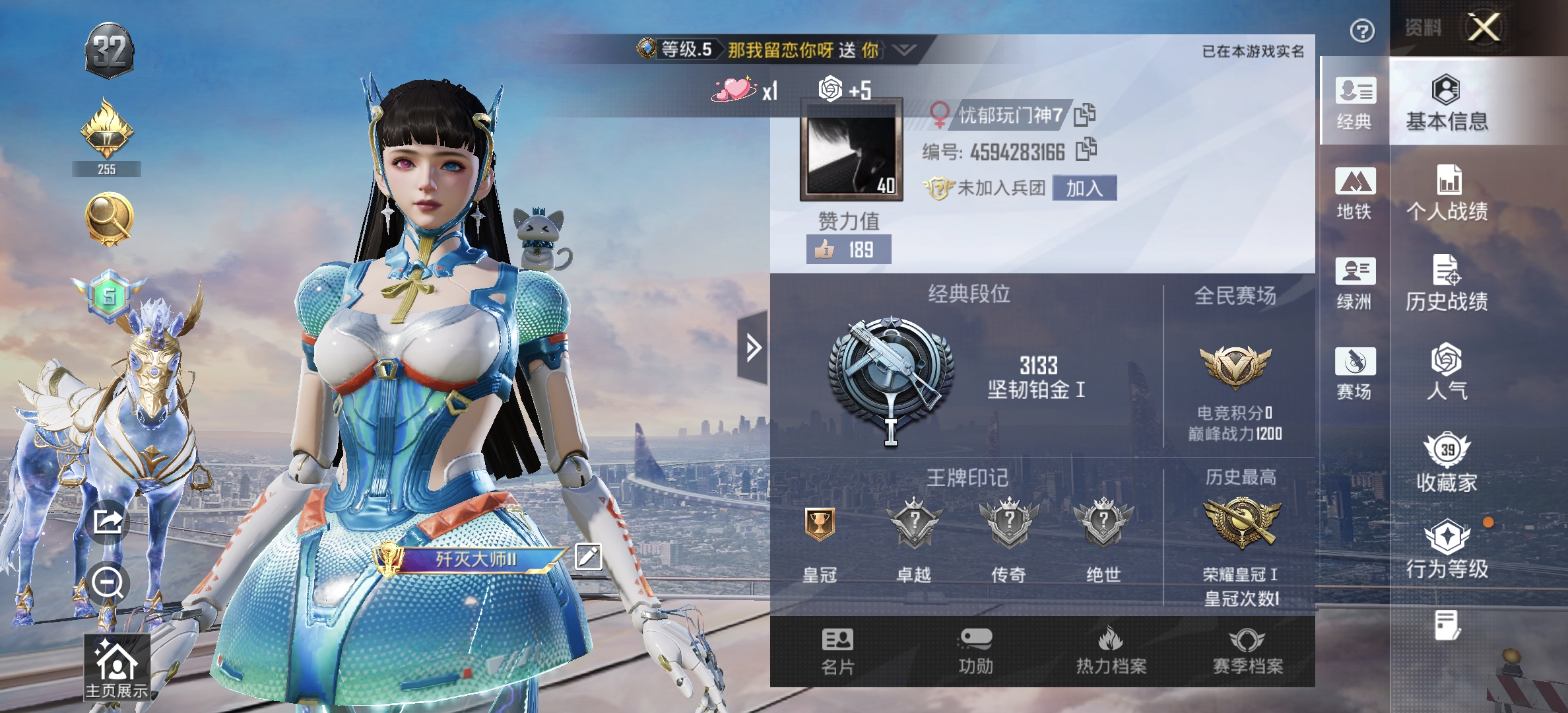
Task: Open the 功勋 merits menu item
Action: click(976, 650)
